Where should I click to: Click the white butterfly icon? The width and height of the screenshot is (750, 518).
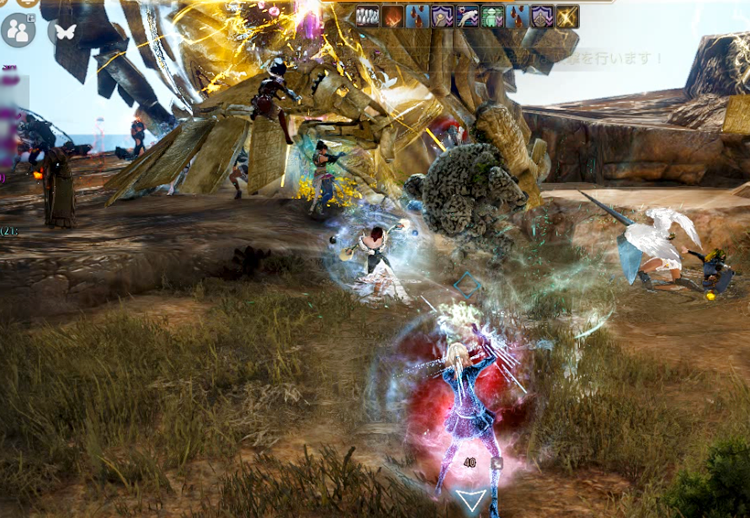click(x=65, y=31)
